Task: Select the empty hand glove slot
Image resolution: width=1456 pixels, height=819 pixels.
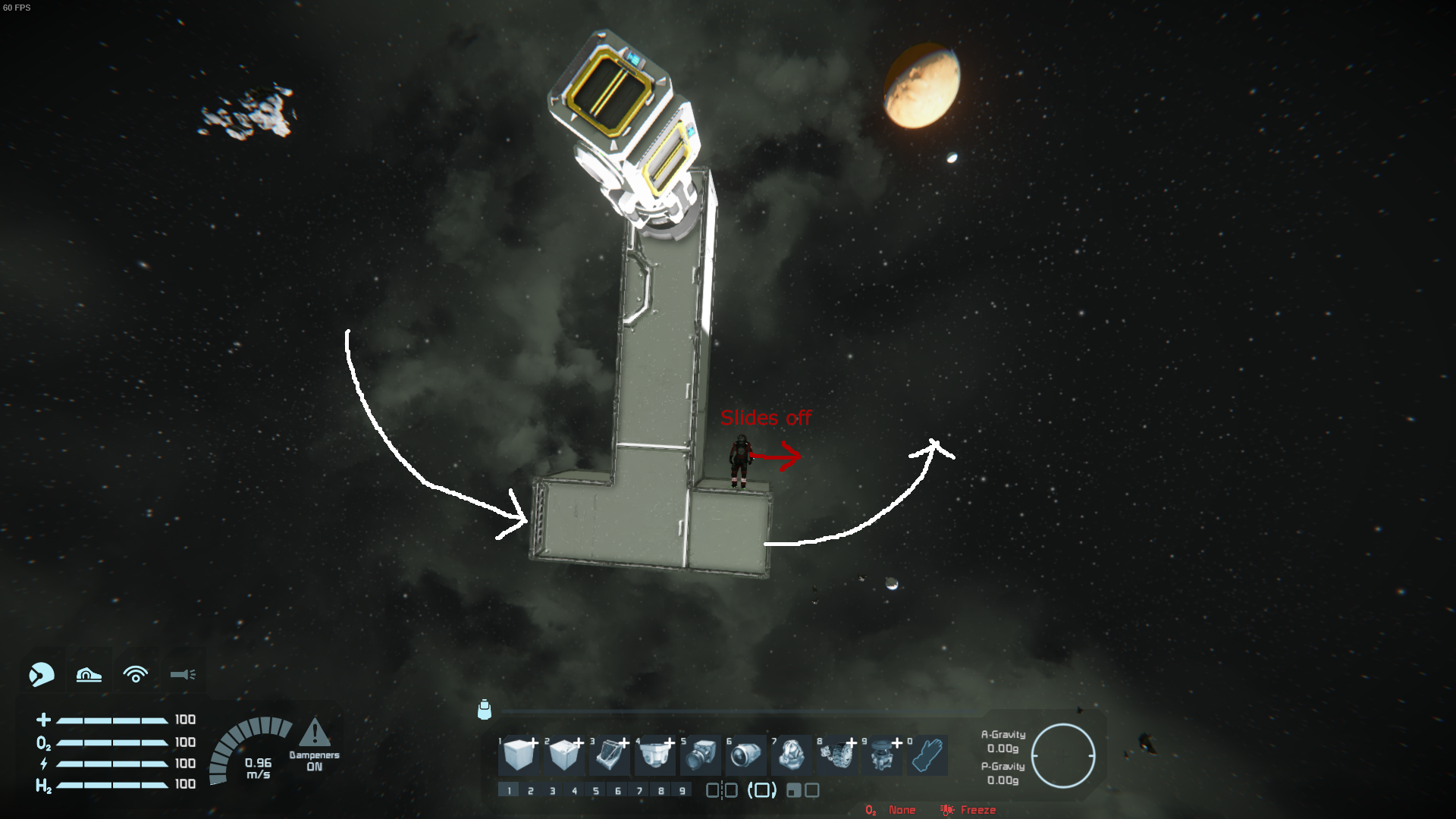Action: 927,755
